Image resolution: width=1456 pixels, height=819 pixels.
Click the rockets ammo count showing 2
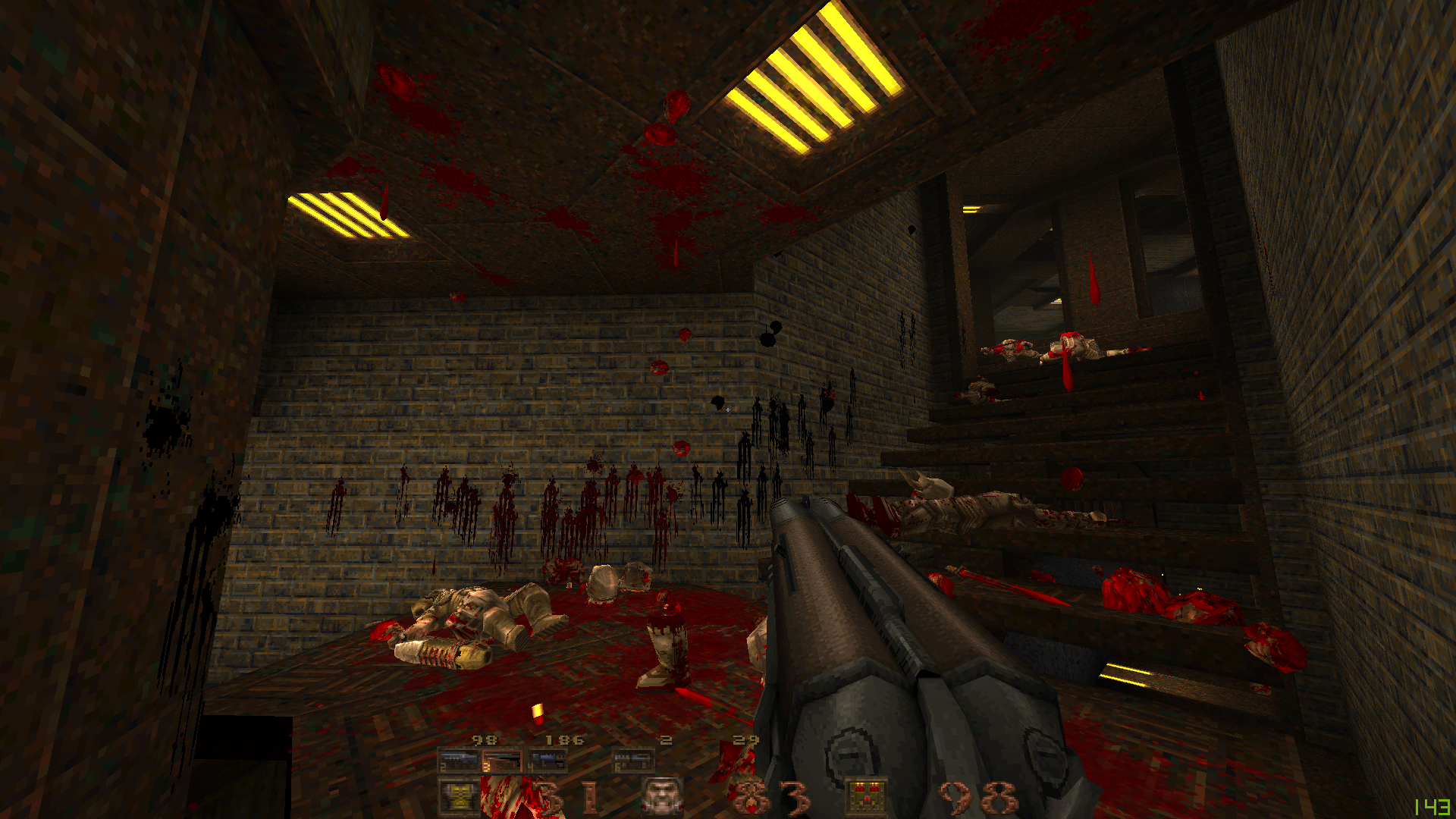(666, 739)
